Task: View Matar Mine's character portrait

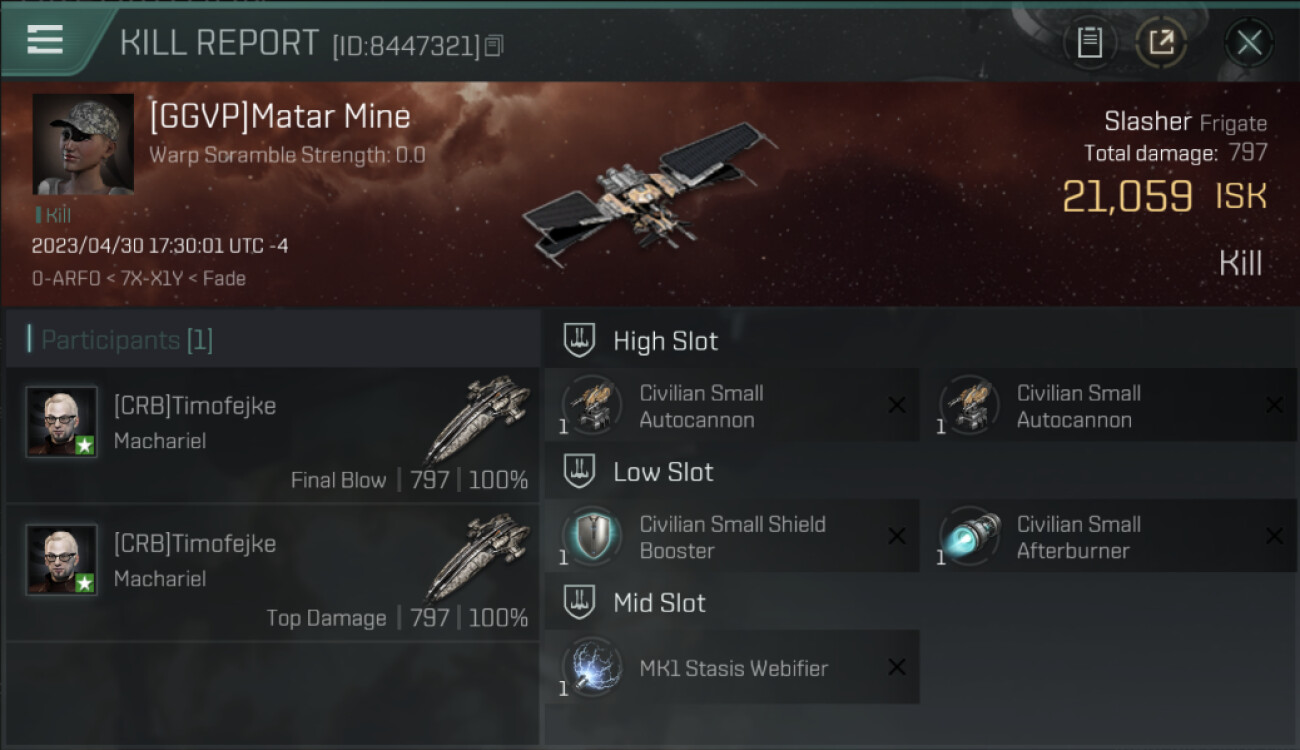Action: pos(83,144)
